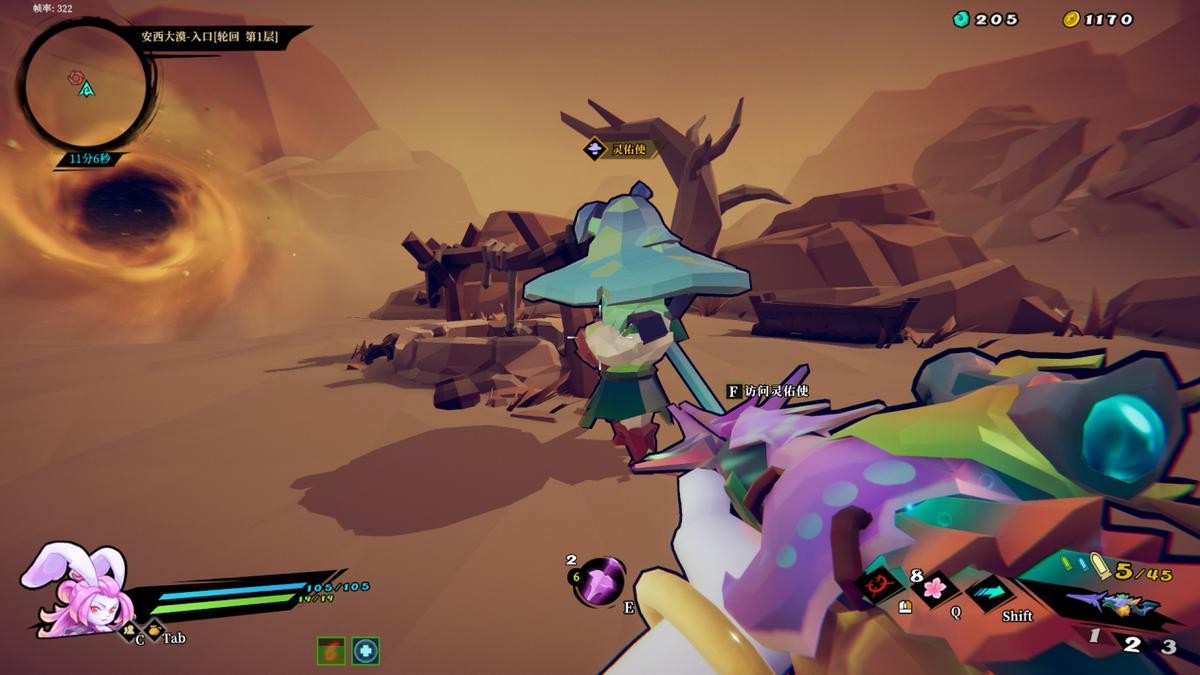Click the green soul essence currency icon
This screenshot has width=1200, height=675.
962,19
